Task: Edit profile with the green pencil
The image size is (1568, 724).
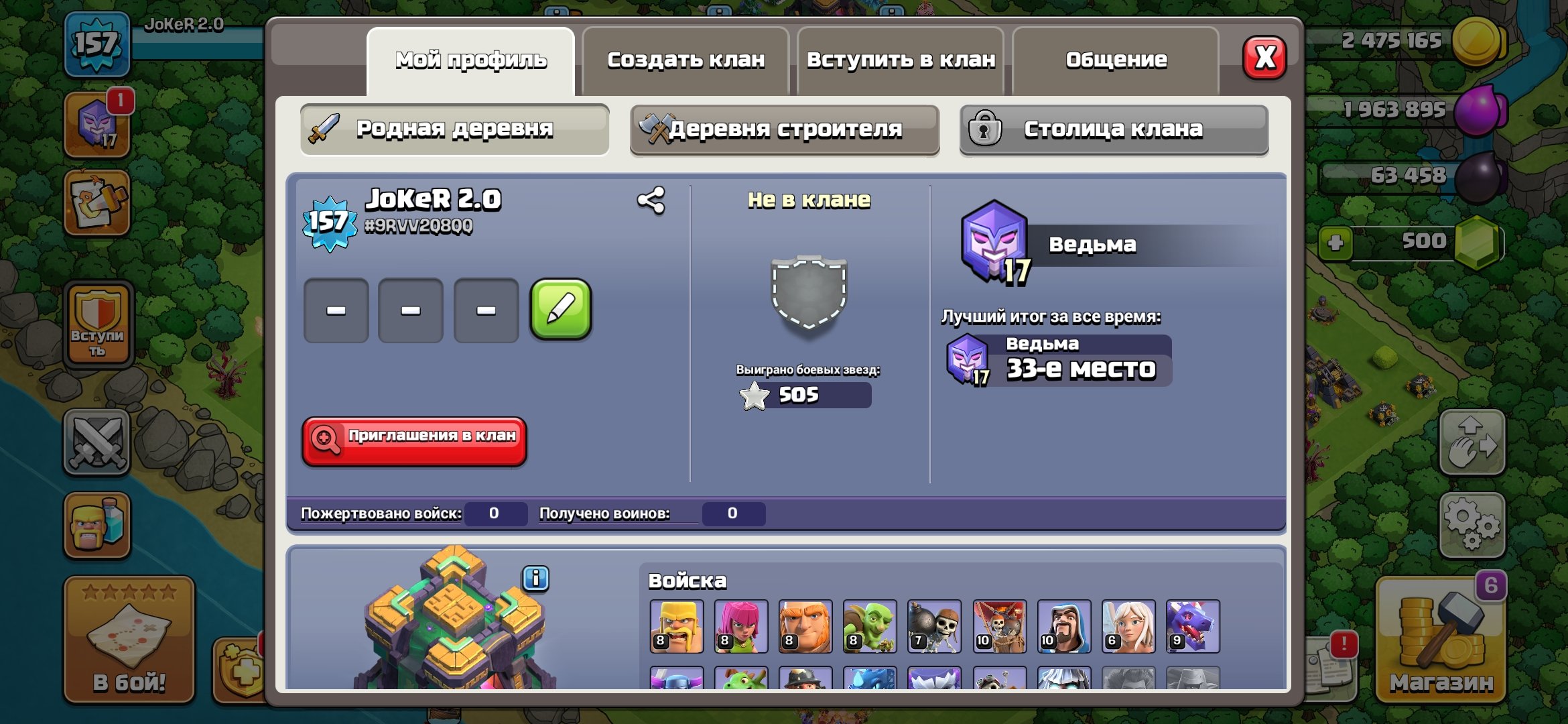Action: tap(562, 310)
